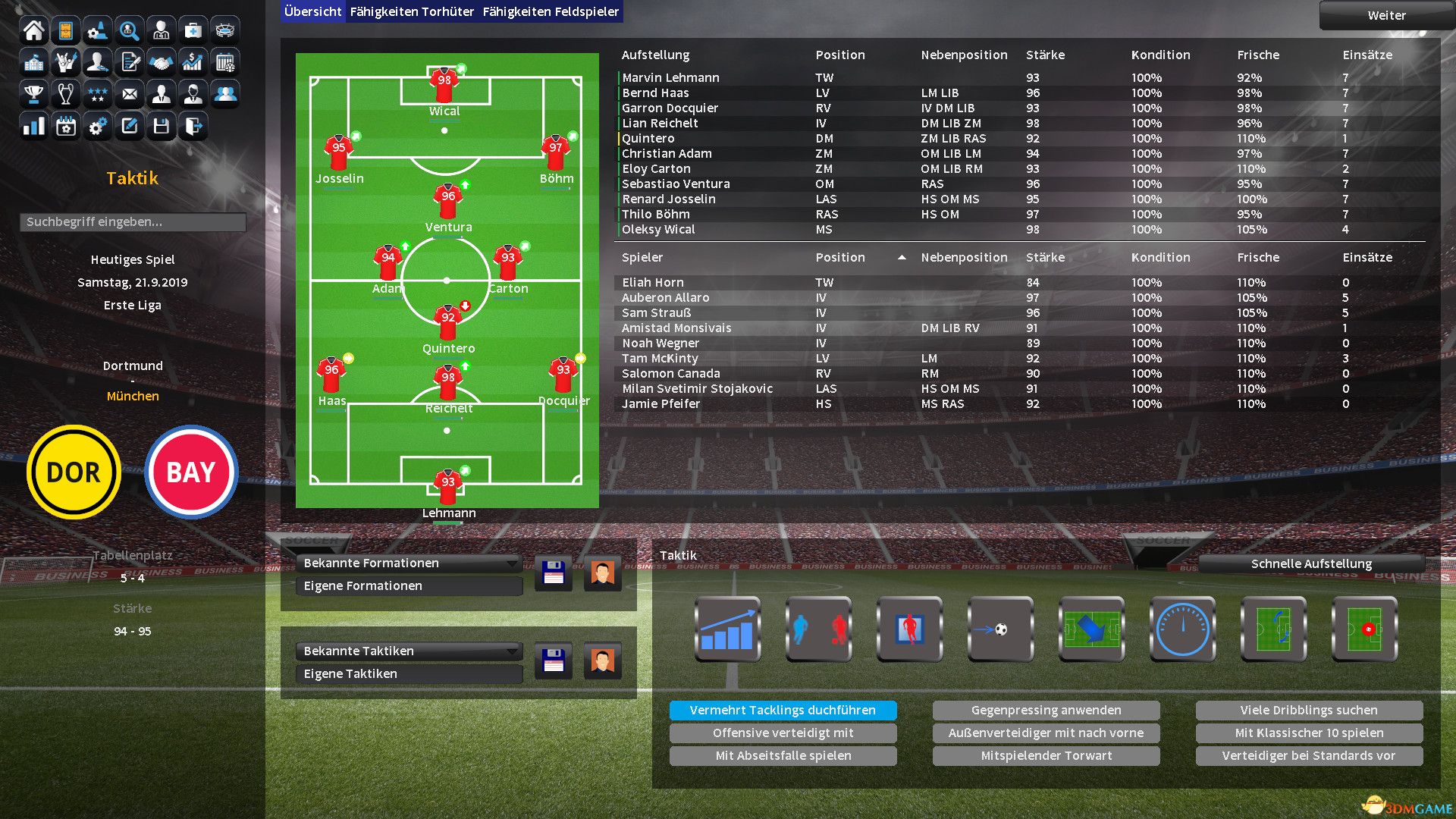Toggle Mit Abseitsfalle spielen
1456x819 pixels.
tap(783, 755)
